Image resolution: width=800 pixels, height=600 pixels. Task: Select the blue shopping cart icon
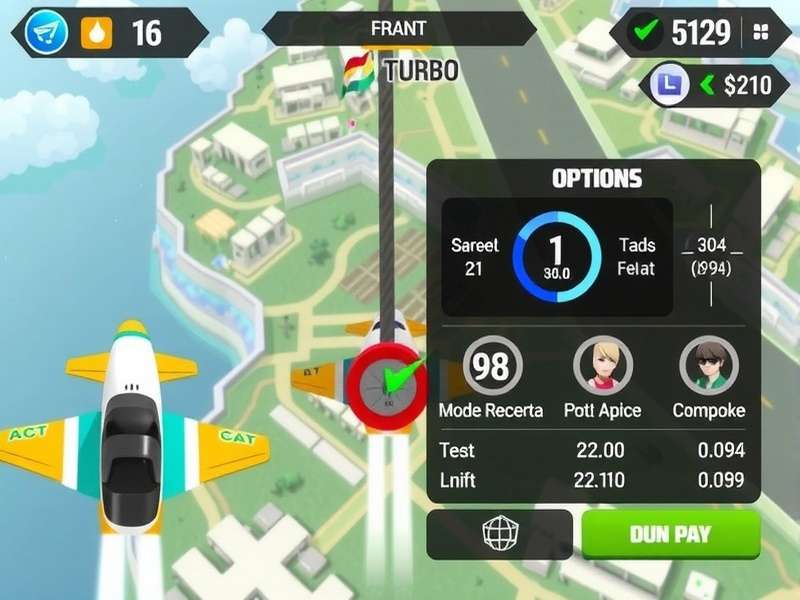click(46, 33)
